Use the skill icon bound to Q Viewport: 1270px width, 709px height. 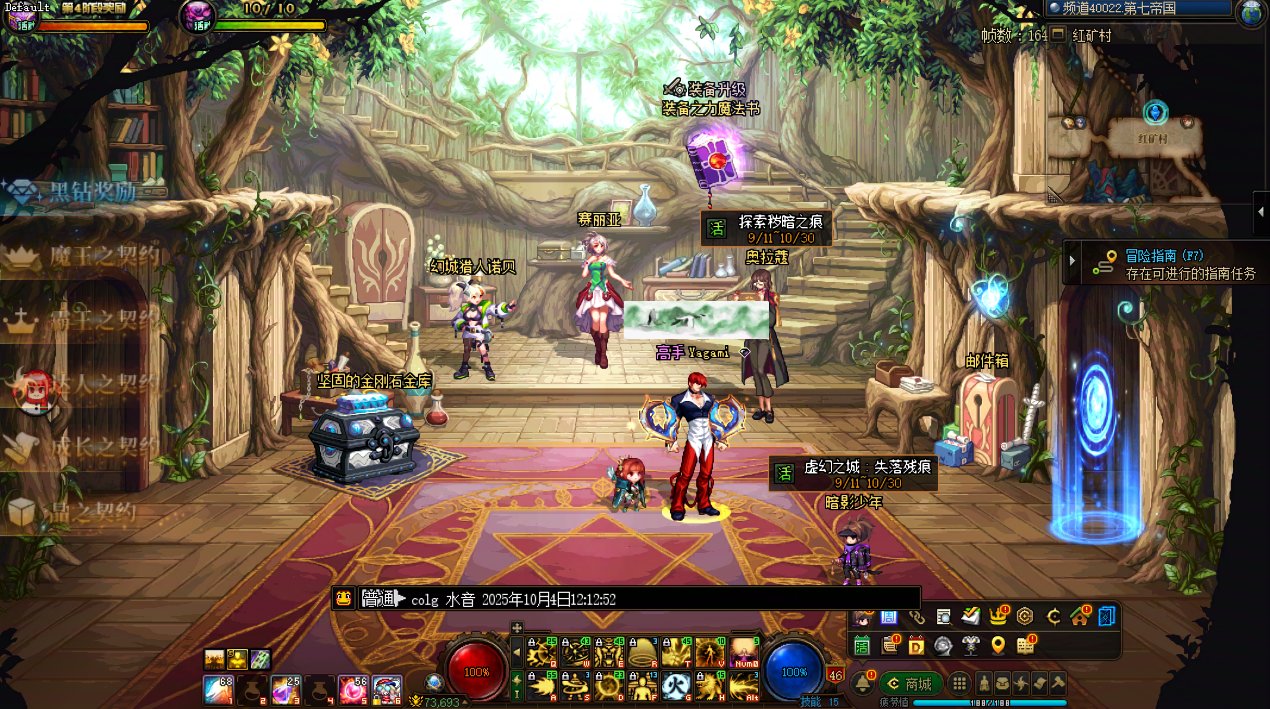[x=541, y=652]
